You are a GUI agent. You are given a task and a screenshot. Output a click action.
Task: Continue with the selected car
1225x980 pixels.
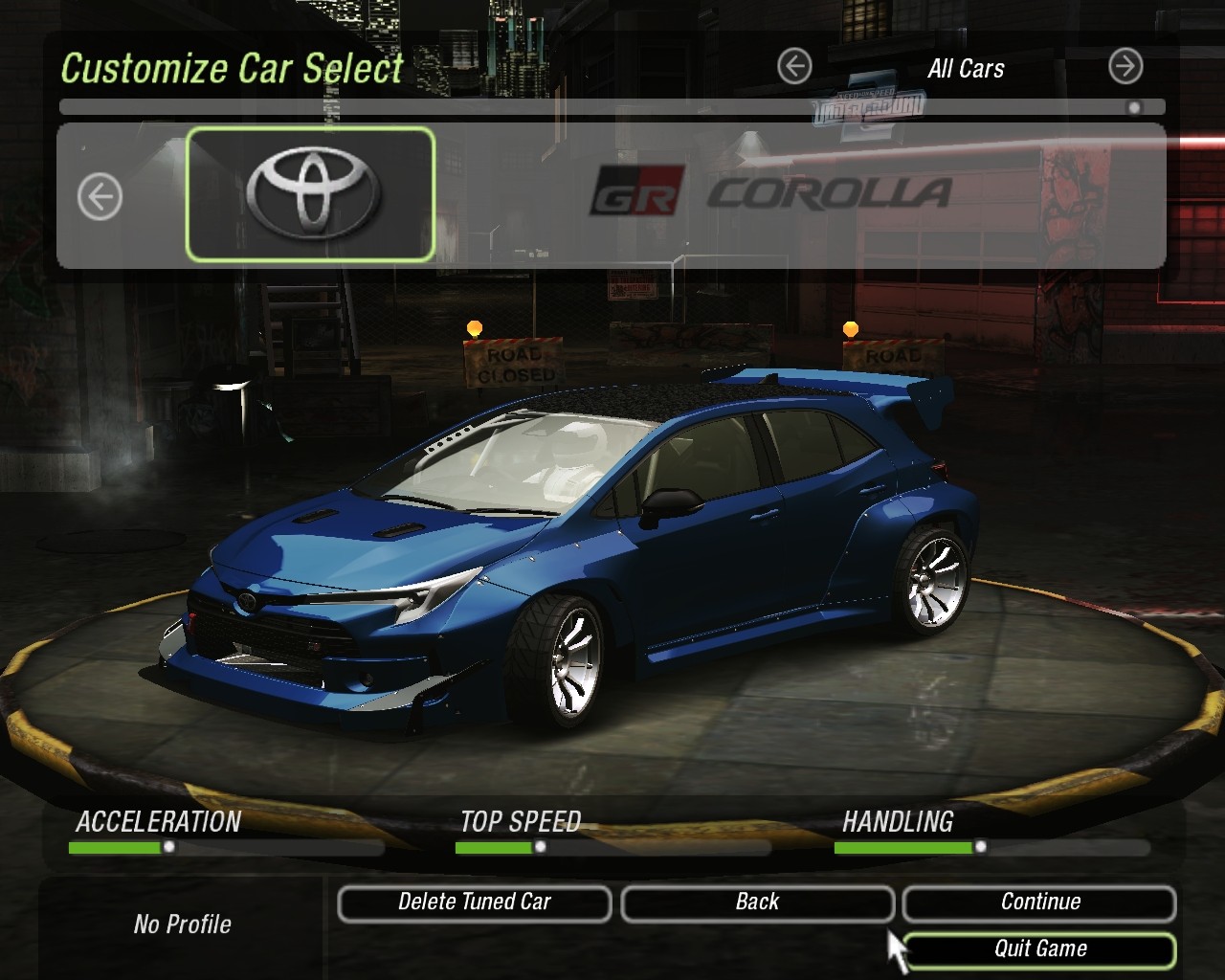(1039, 902)
